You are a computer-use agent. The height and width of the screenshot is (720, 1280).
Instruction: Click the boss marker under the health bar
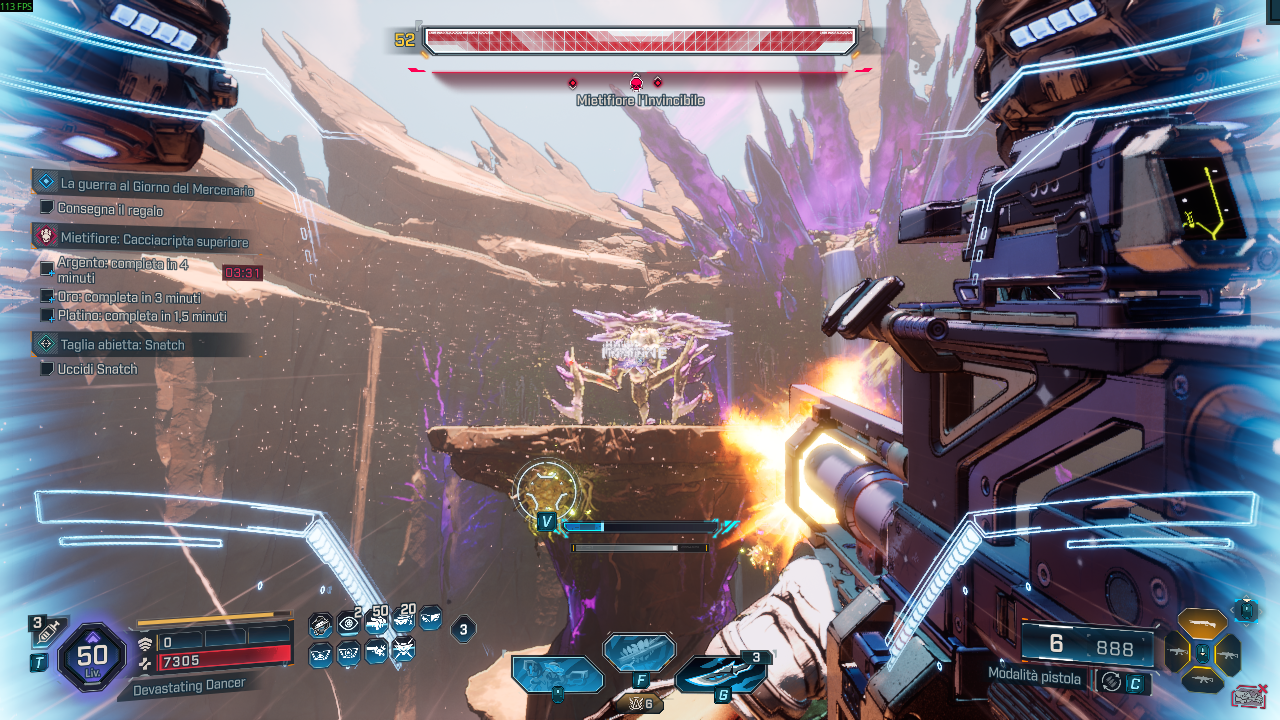[636, 83]
